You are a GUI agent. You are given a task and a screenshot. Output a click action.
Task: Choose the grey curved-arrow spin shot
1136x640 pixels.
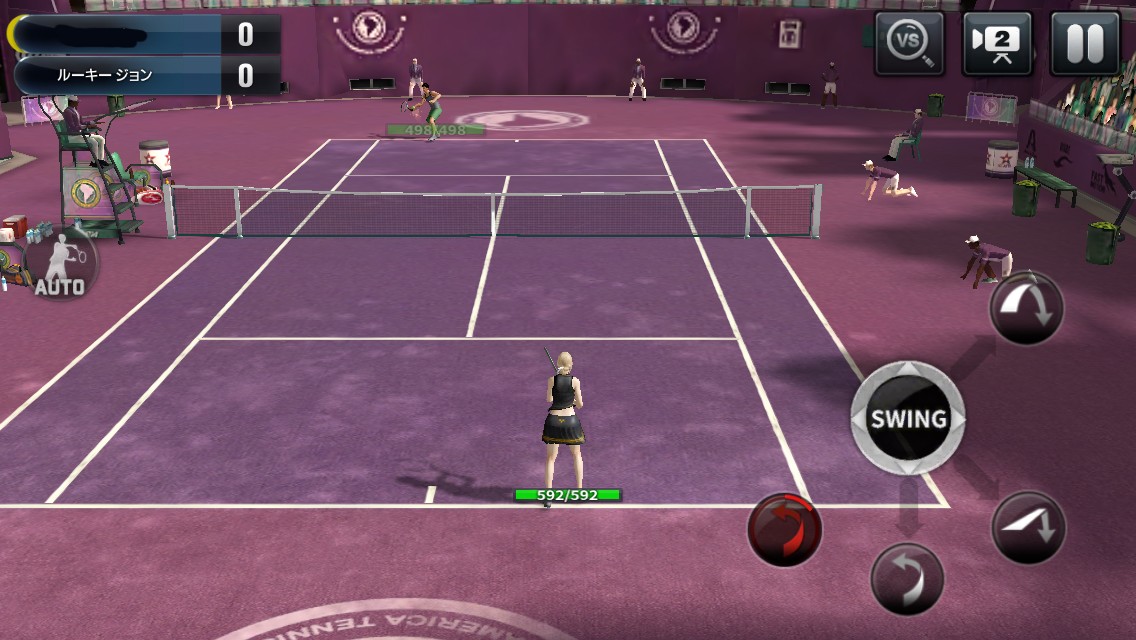tap(907, 578)
